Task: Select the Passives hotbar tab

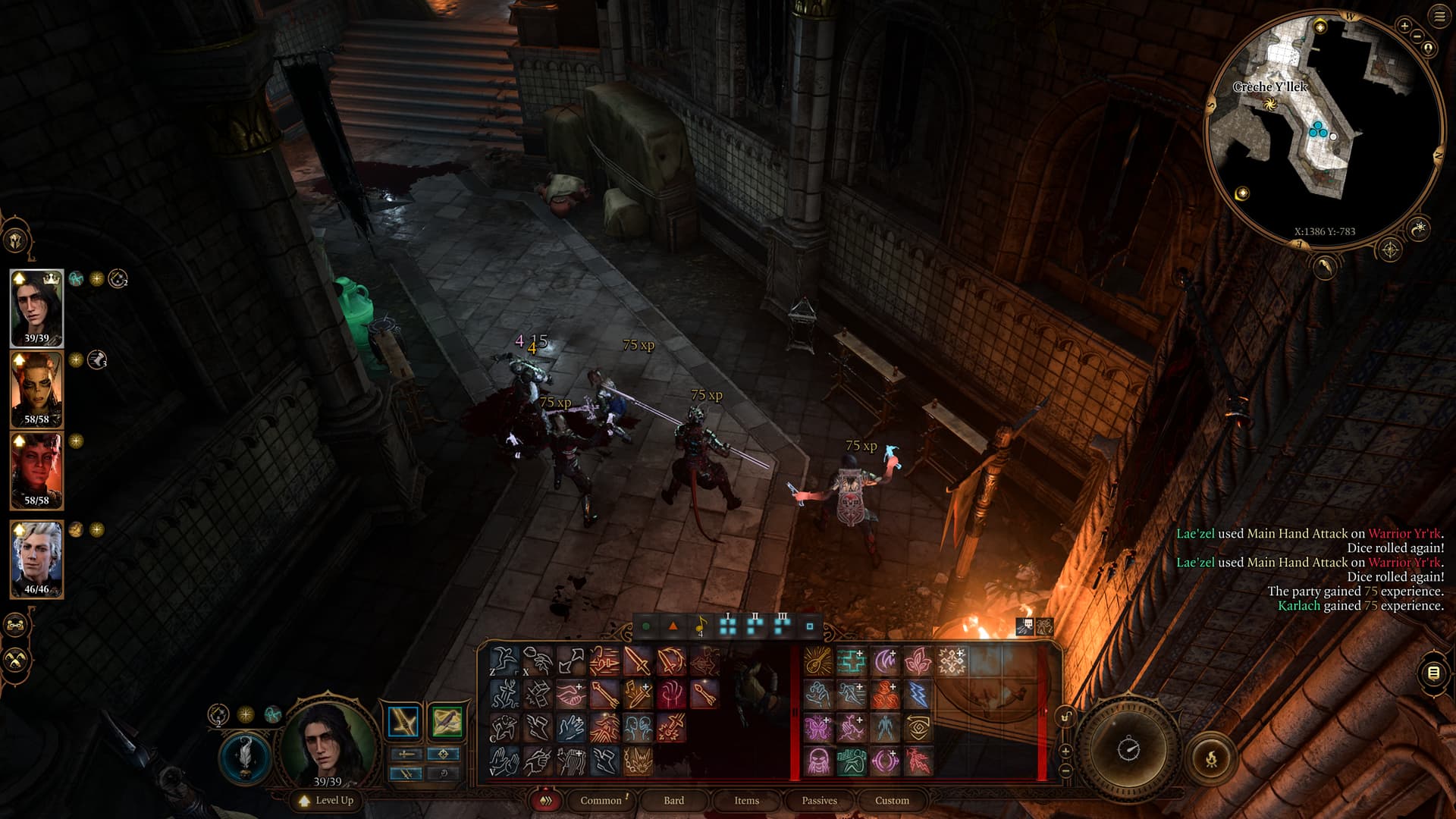Action: [x=819, y=800]
